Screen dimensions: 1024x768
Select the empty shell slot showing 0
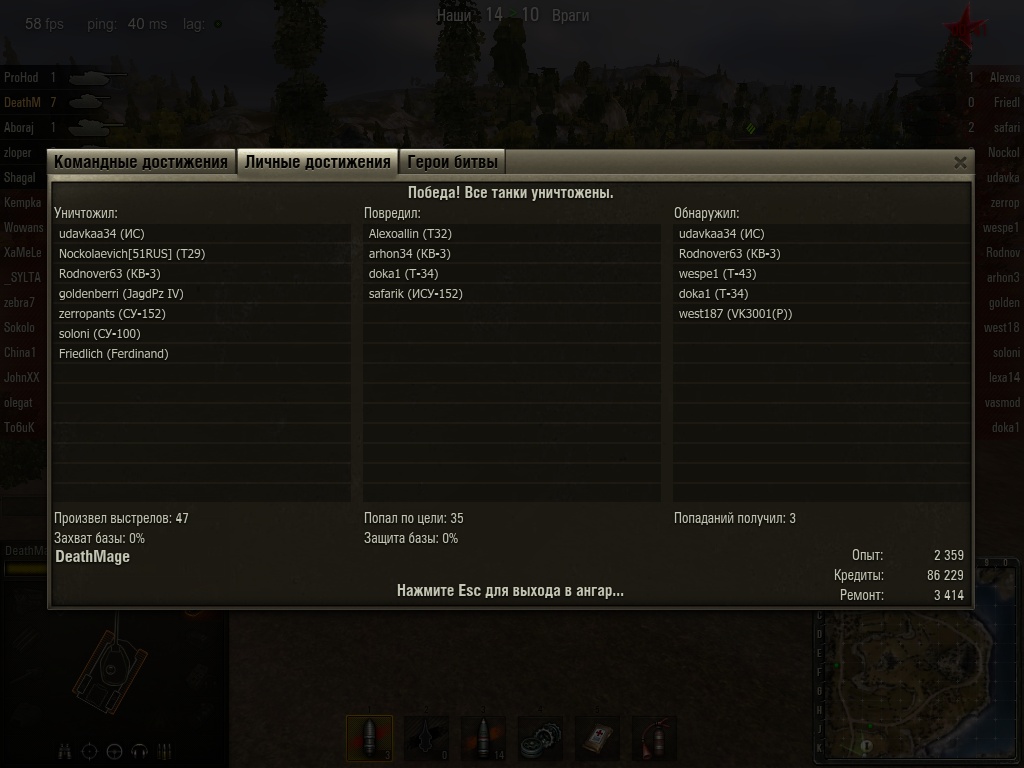[426, 738]
